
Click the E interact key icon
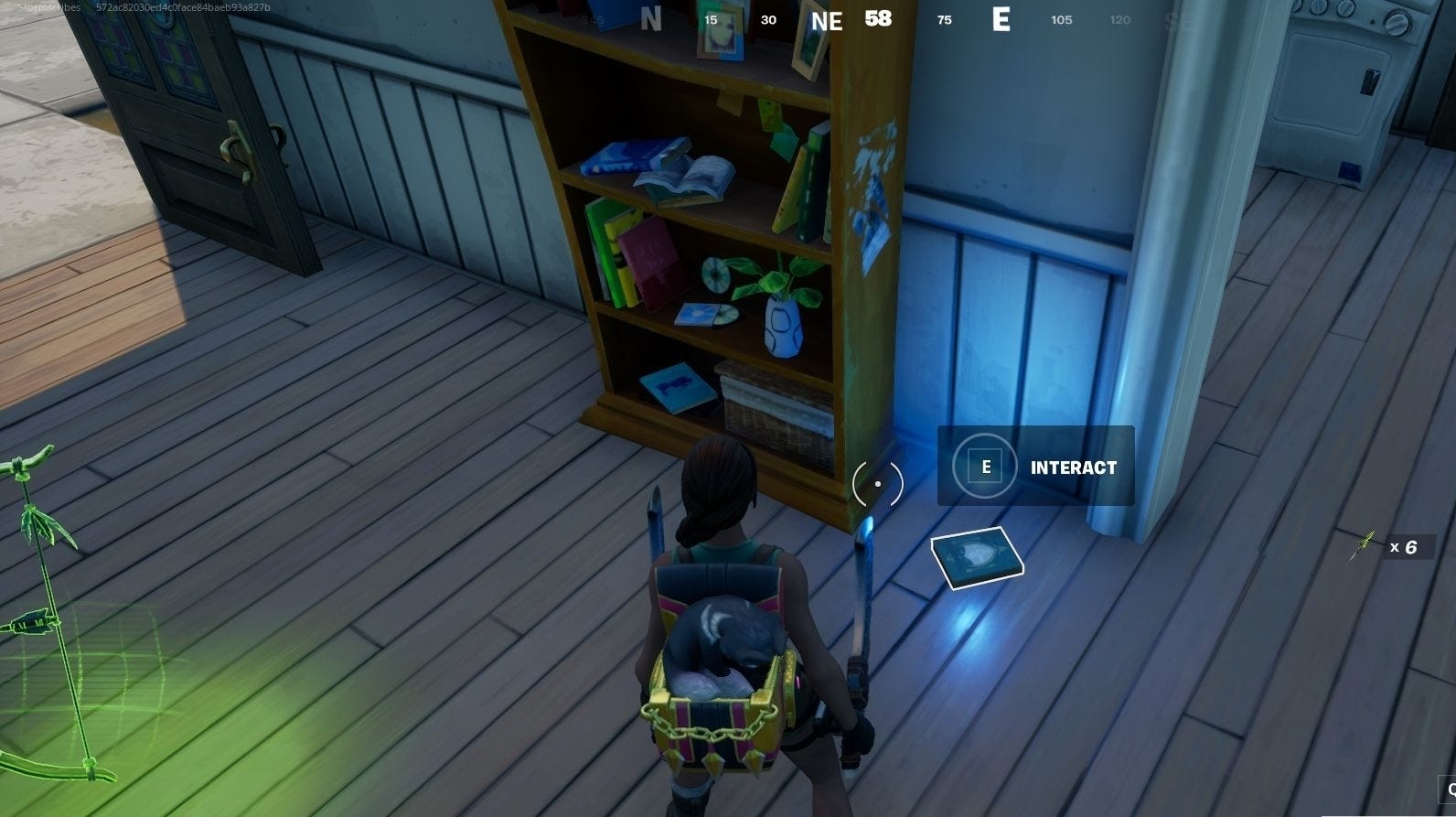[984, 466]
